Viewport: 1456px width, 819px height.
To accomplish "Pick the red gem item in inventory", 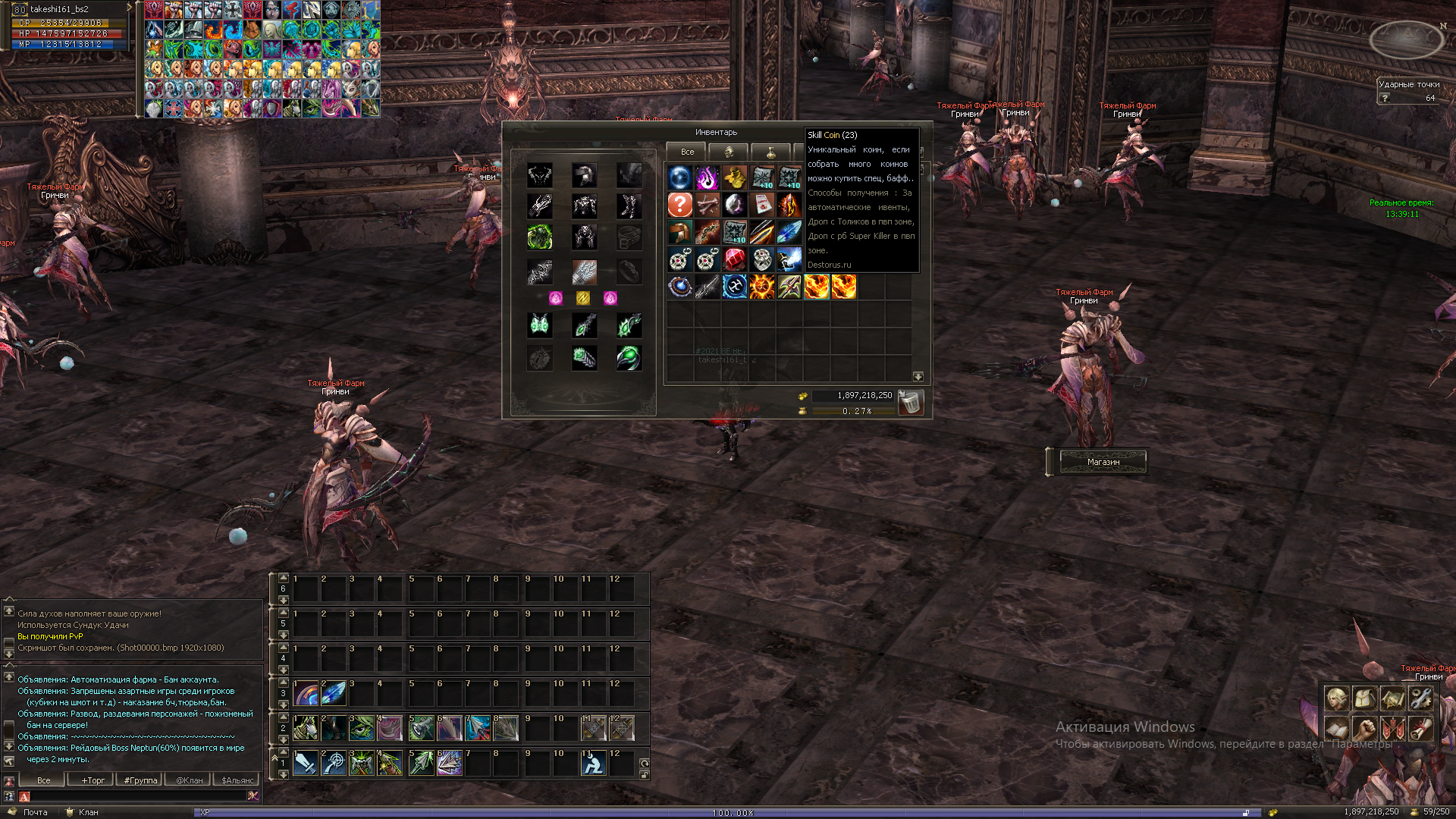I will tap(734, 259).
